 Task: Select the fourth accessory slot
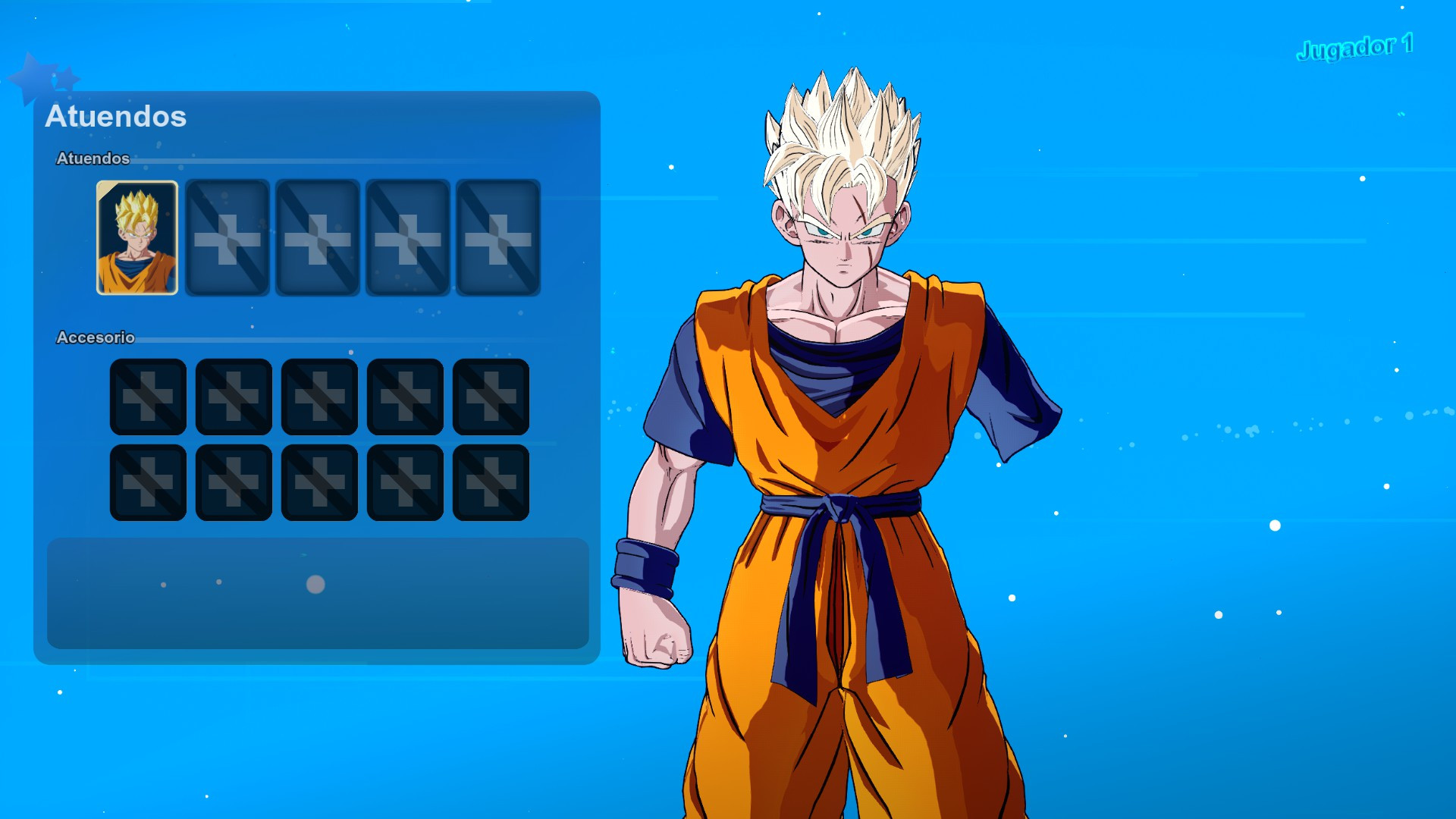pos(405,397)
